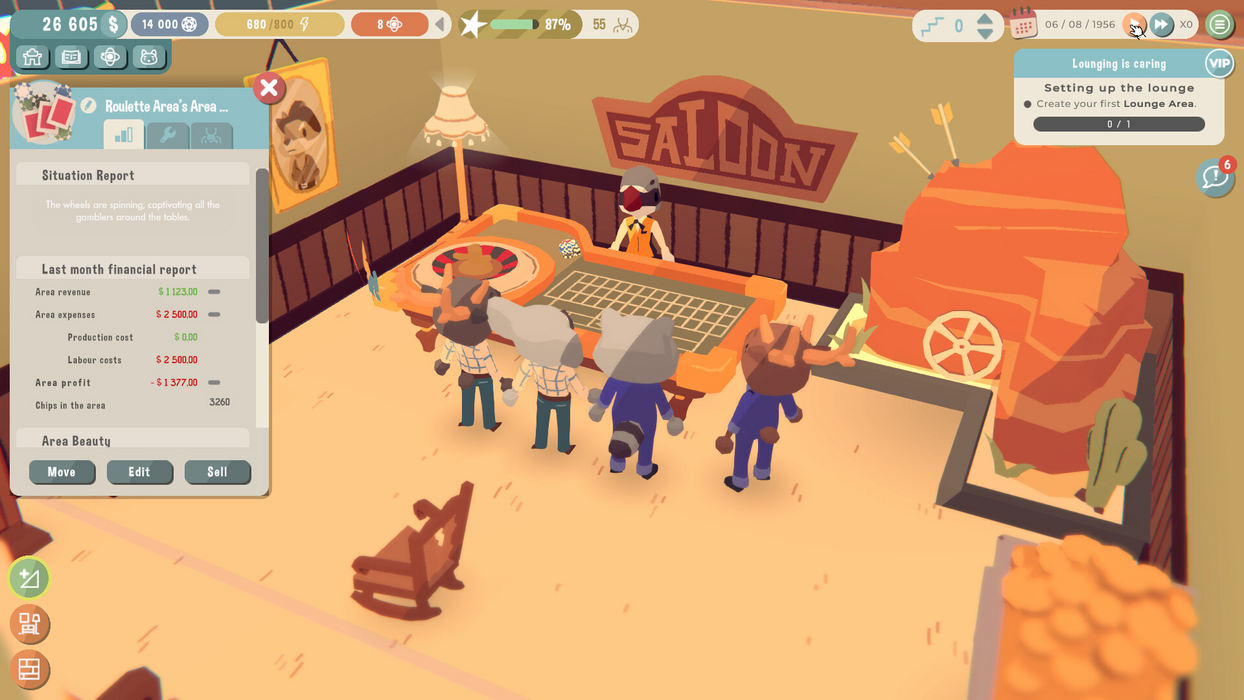Screen dimensions: 1244x700
Task: Switch to the wrench settings tab
Action: tap(167, 135)
